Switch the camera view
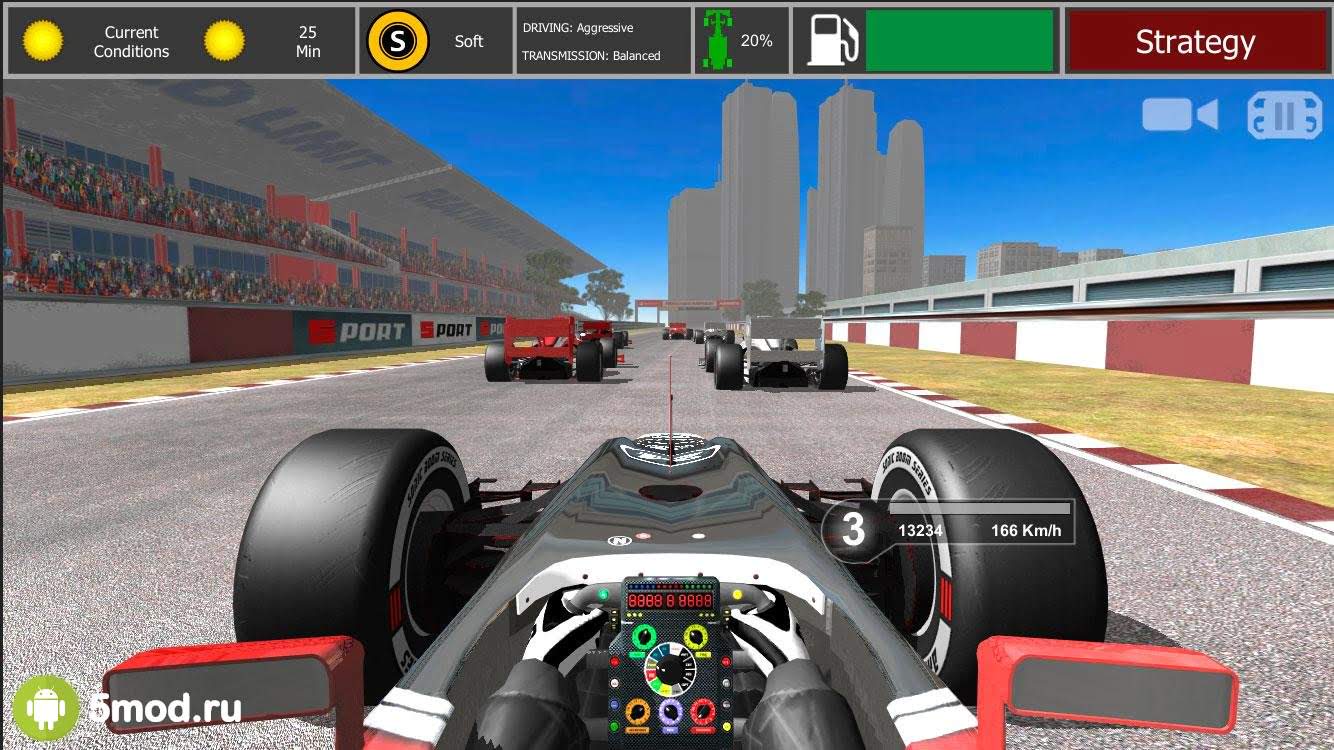Screen dimensions: 1334x750 click(1180, 115)
